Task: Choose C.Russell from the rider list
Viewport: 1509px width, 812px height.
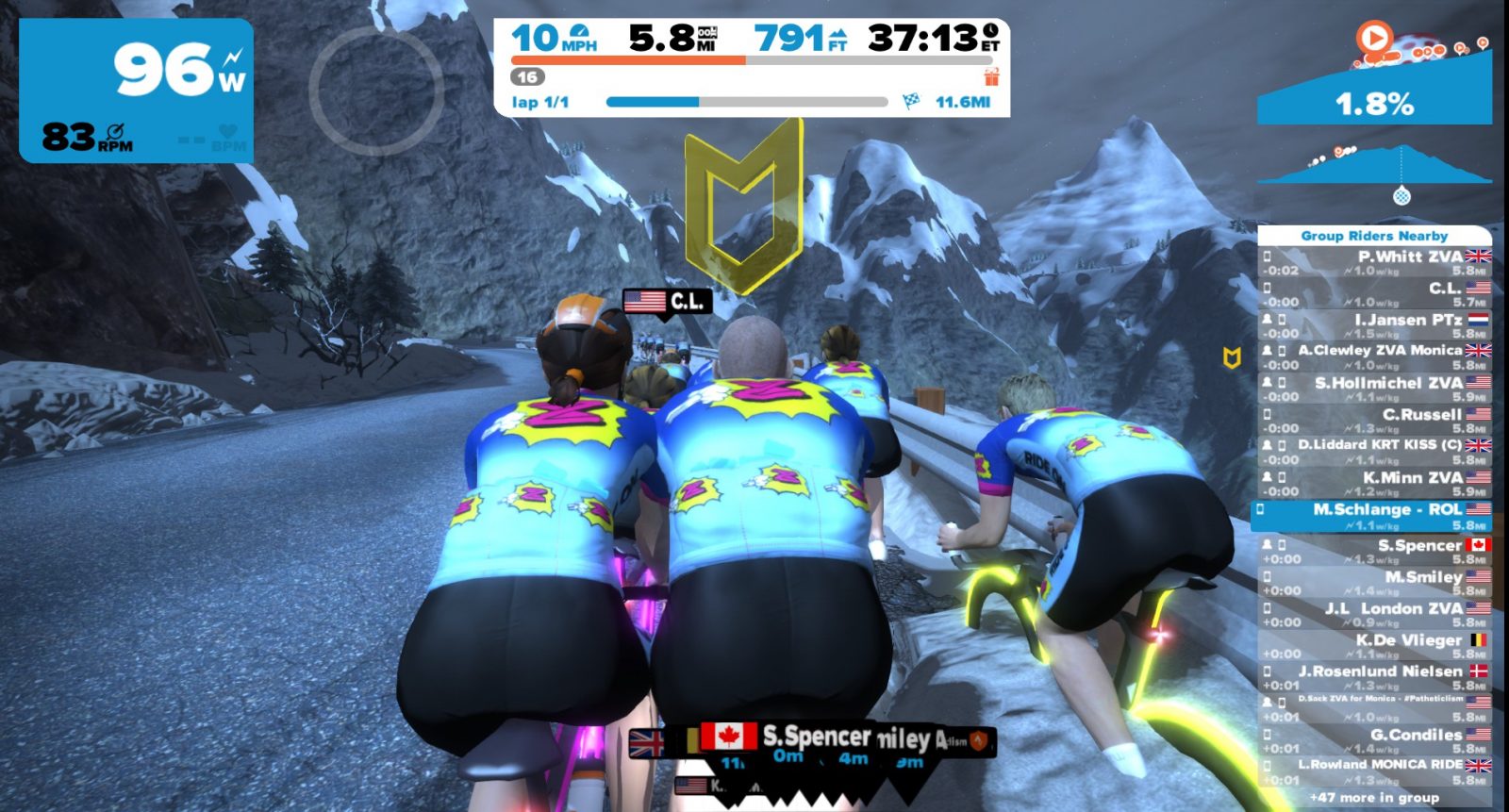Action: (1374, 421)
